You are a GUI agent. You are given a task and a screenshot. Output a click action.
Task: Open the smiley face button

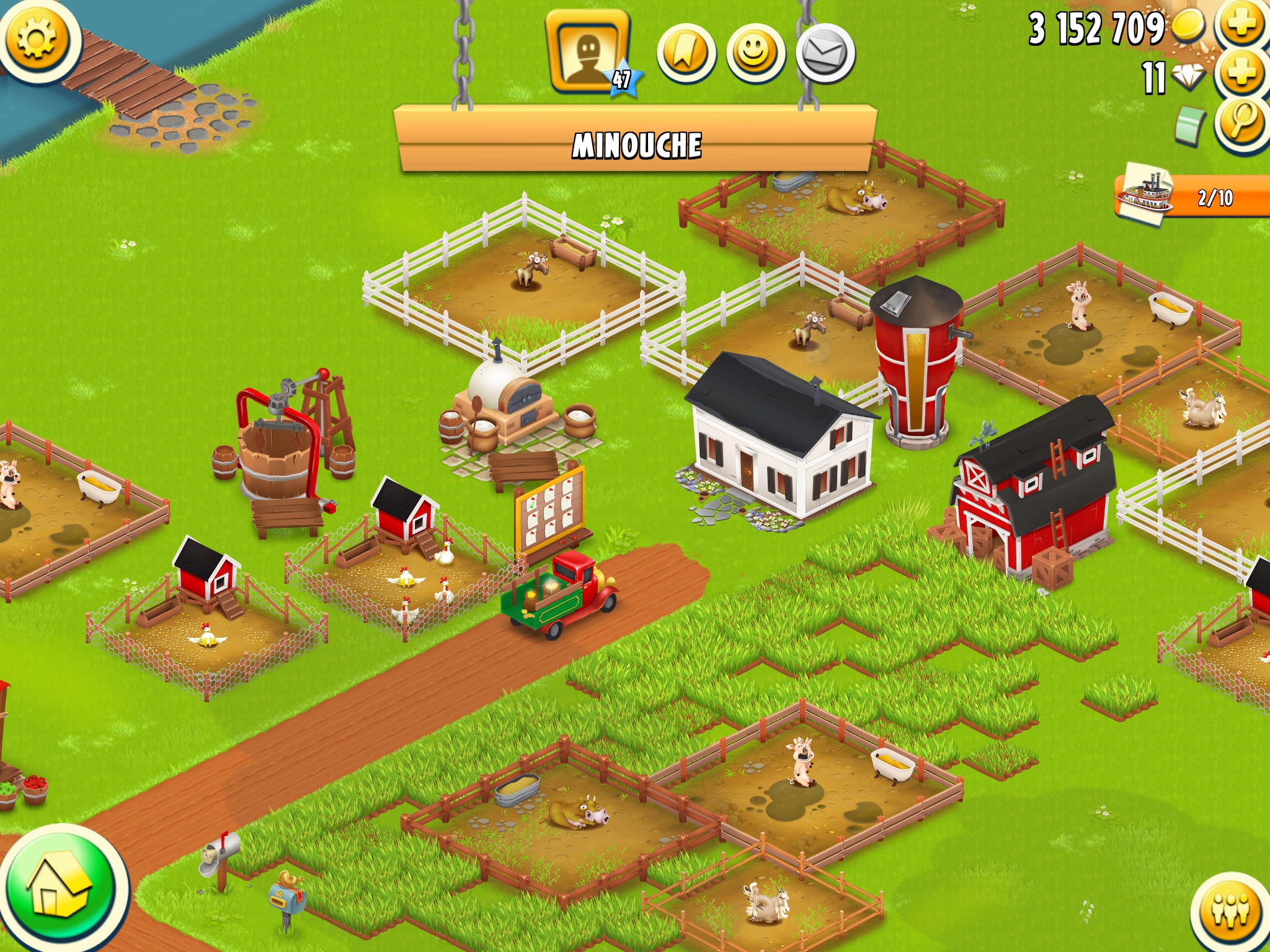coord(755,54)
